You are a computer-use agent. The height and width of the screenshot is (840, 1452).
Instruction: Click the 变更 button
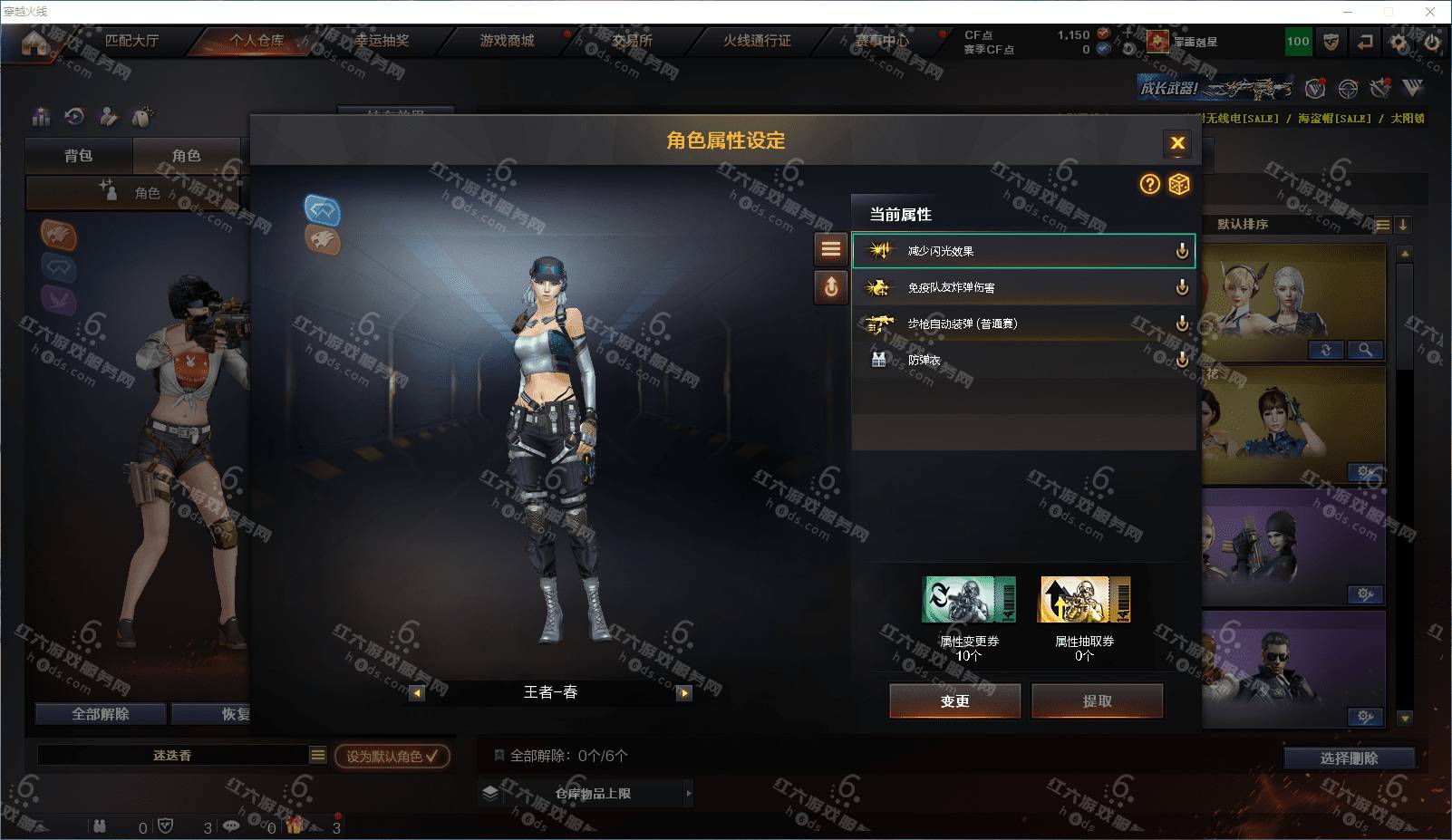(954, 700)
